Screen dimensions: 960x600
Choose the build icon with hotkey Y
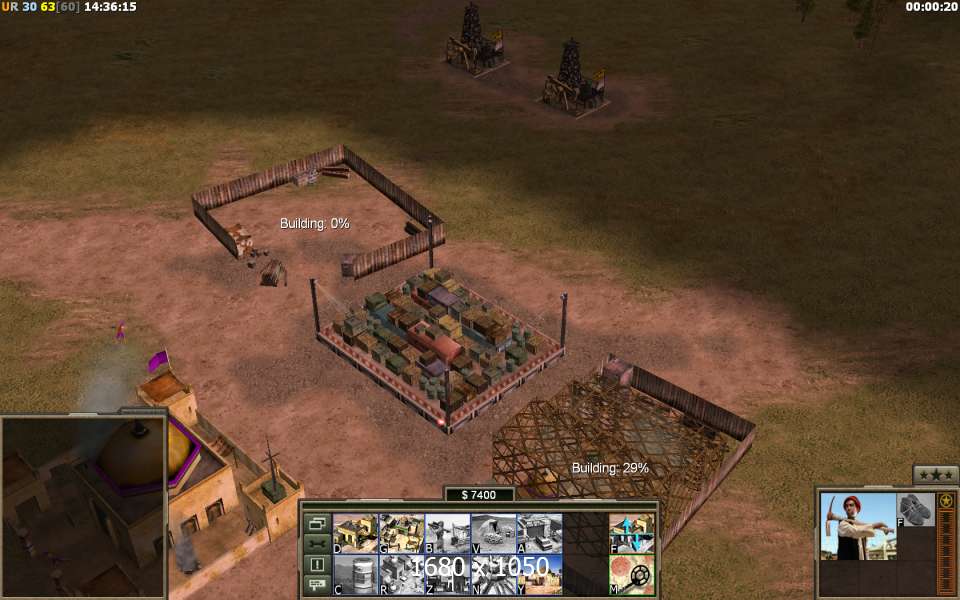pos(539,575)
